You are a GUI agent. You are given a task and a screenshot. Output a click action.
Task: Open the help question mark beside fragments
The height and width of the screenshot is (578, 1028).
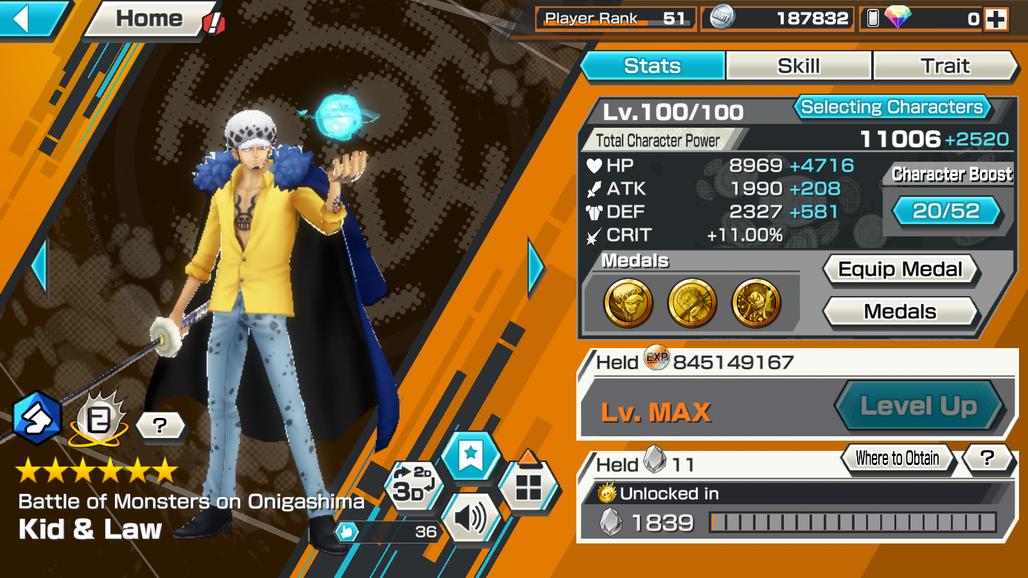tap(987, 459)
